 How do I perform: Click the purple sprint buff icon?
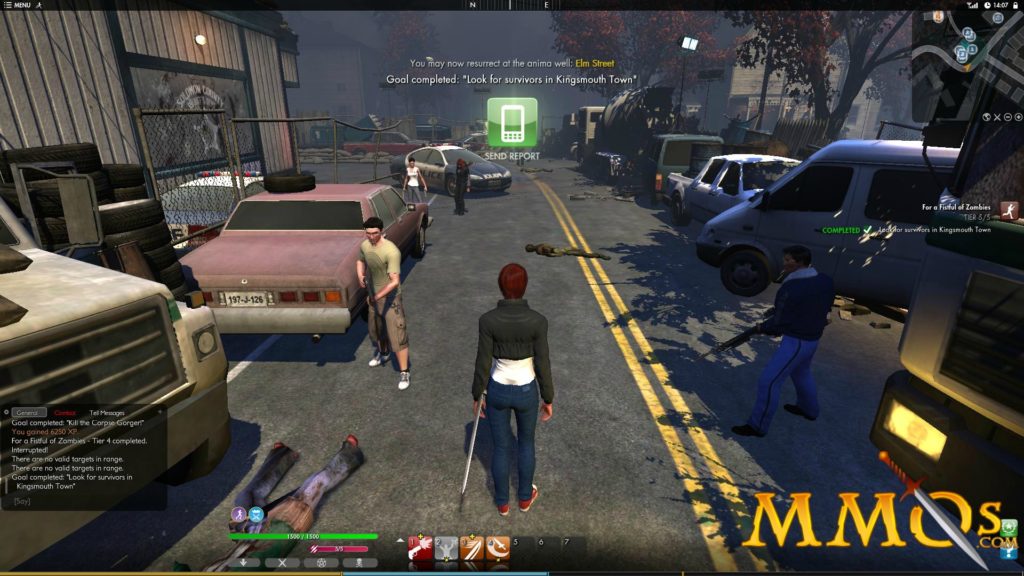pos(239,514)
